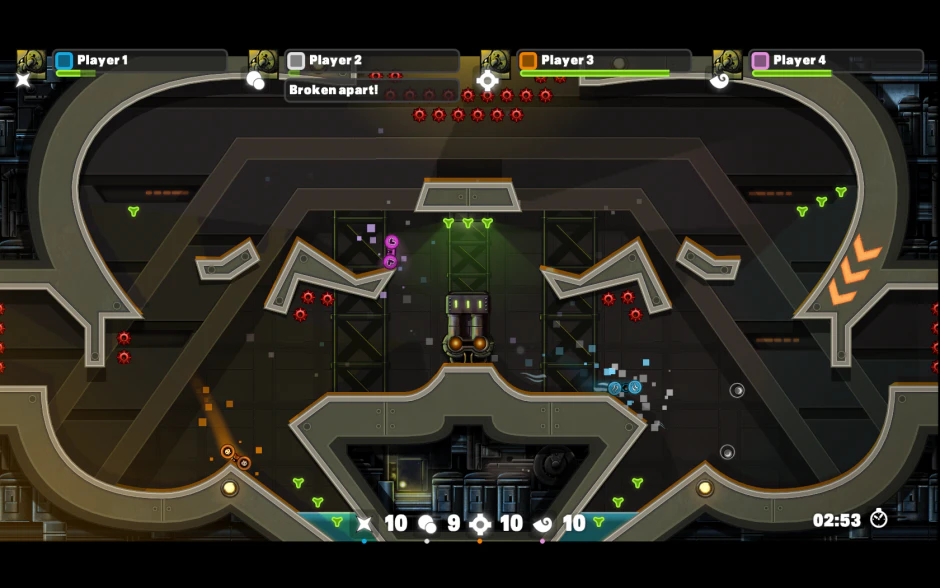Screen dimensions: 940x588
Task: Click Player 1's star emblem icon
Action: 23,80
